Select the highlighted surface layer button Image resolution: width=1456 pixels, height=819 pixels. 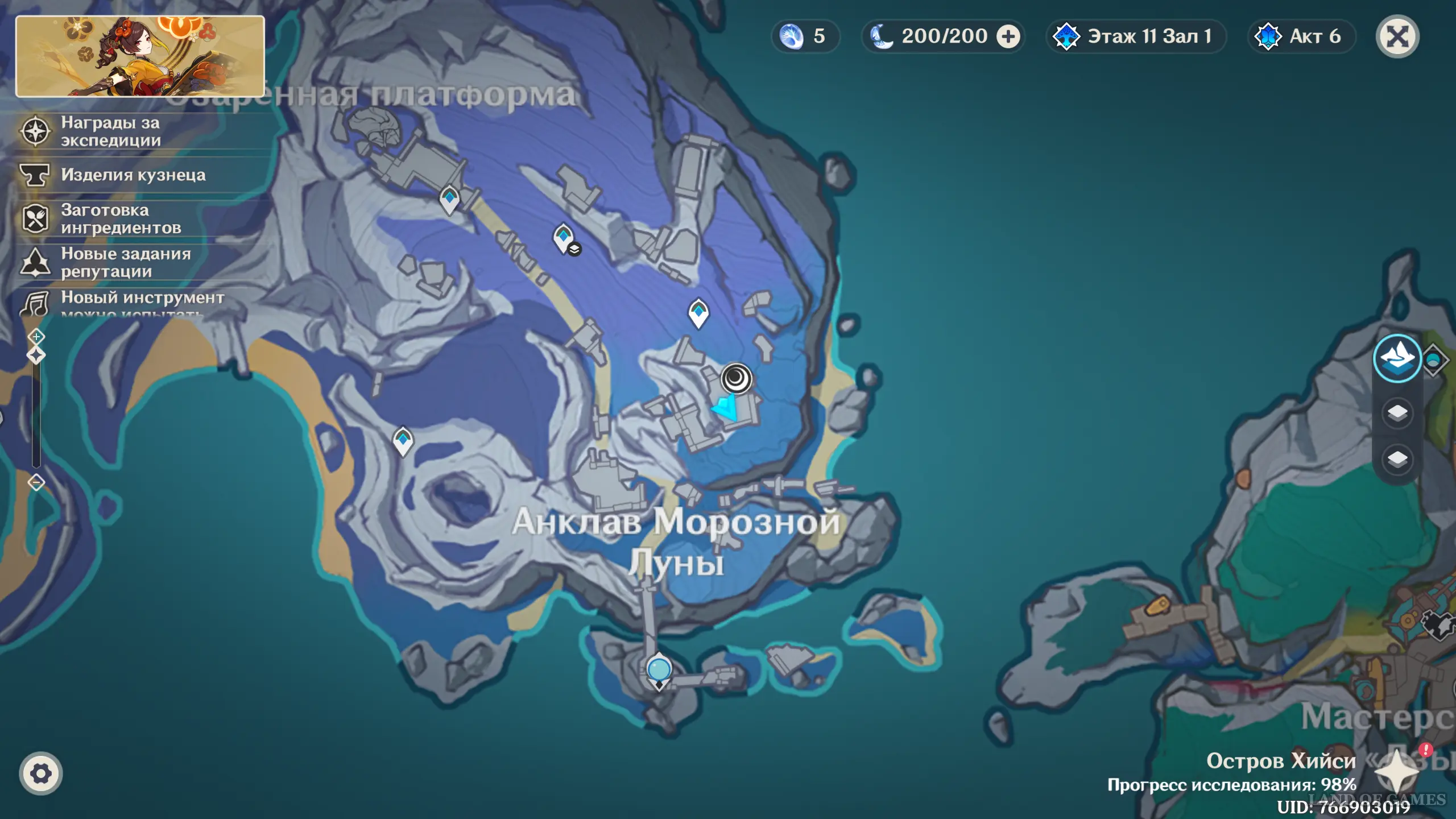1397,359
